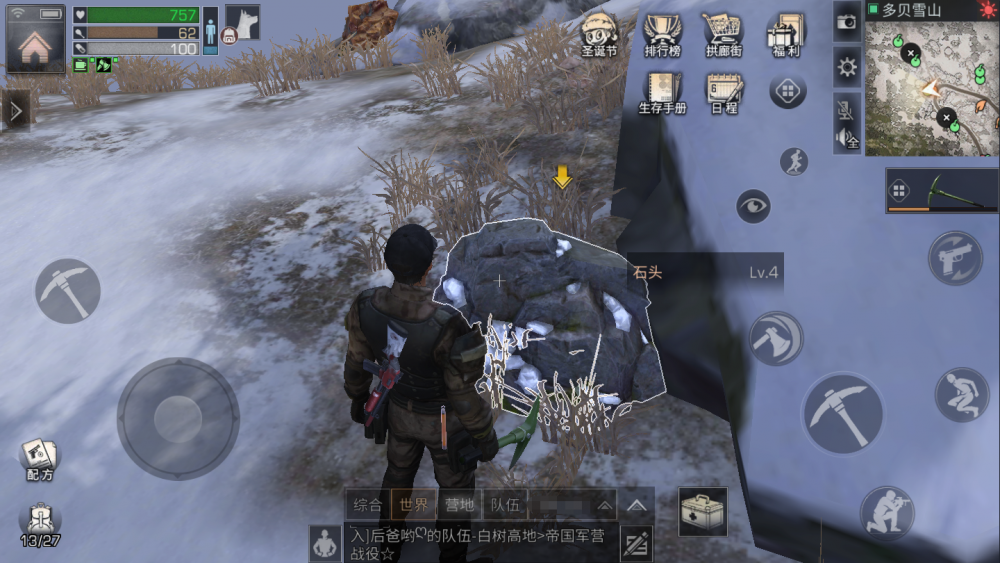Take a screenshot with the camera icon
This screenshot has height=563, width=1000.
[x=847, y=22]
